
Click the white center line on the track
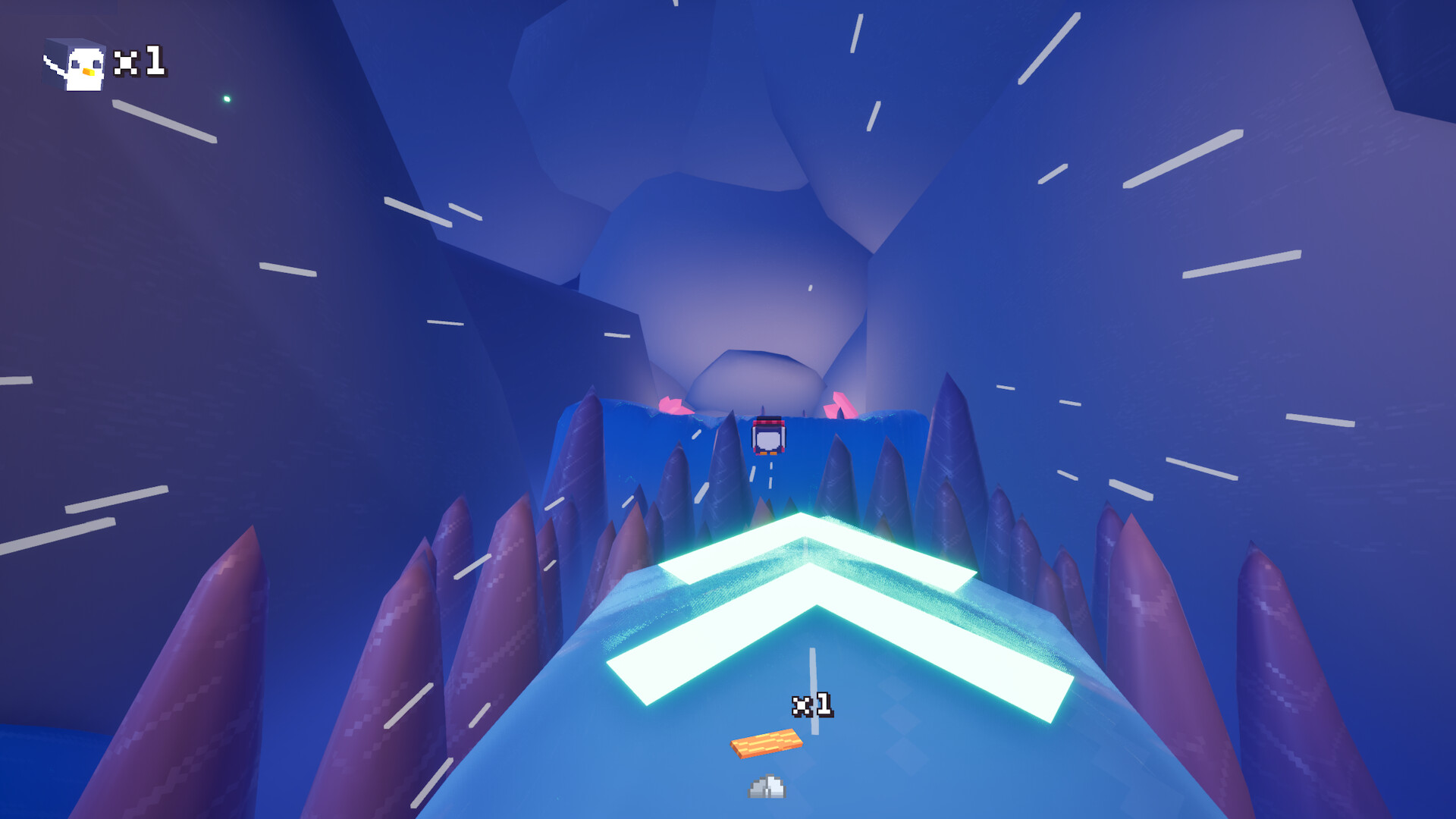point(813,667)
